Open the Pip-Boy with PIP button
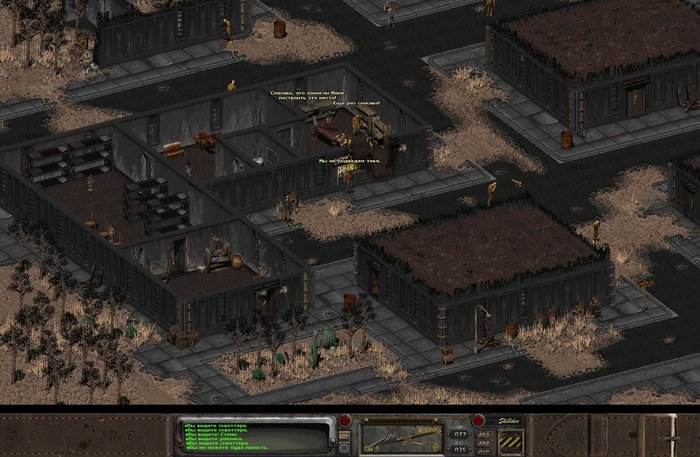The width and height of the screenshot is (700, 457). coord(482,450)
